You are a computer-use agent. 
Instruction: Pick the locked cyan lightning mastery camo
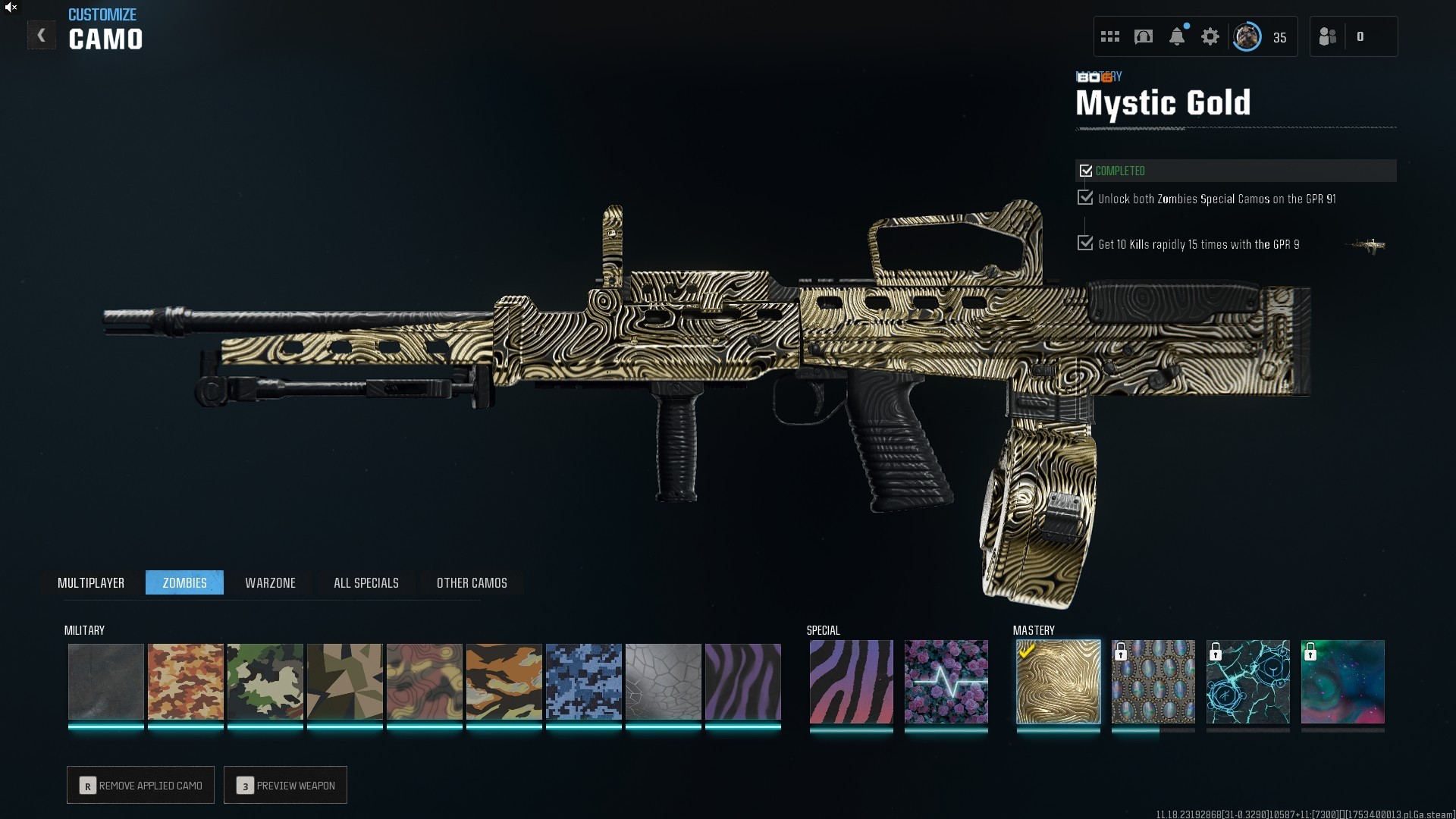(x=1247, y=681)
